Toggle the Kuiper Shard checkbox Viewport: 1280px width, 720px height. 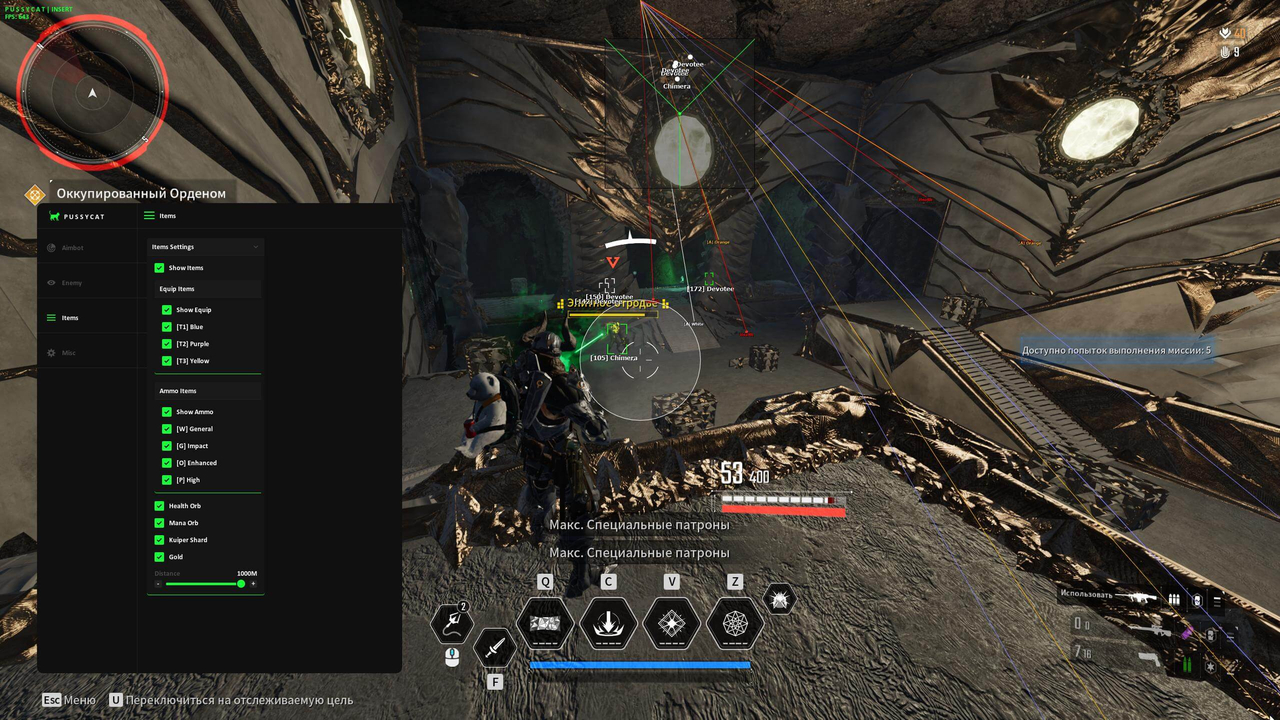[x=159, y=540]
